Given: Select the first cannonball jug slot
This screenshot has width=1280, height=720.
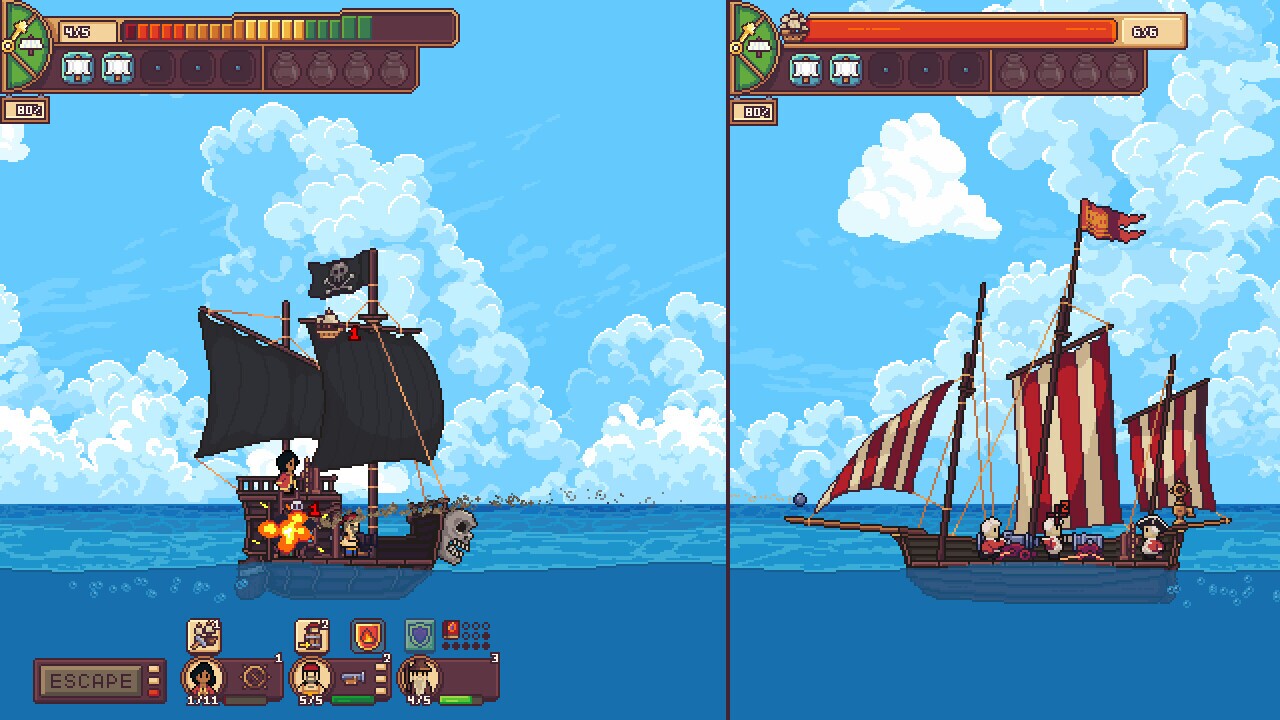Looking at the screenshot, I should [x=287, y=69].
